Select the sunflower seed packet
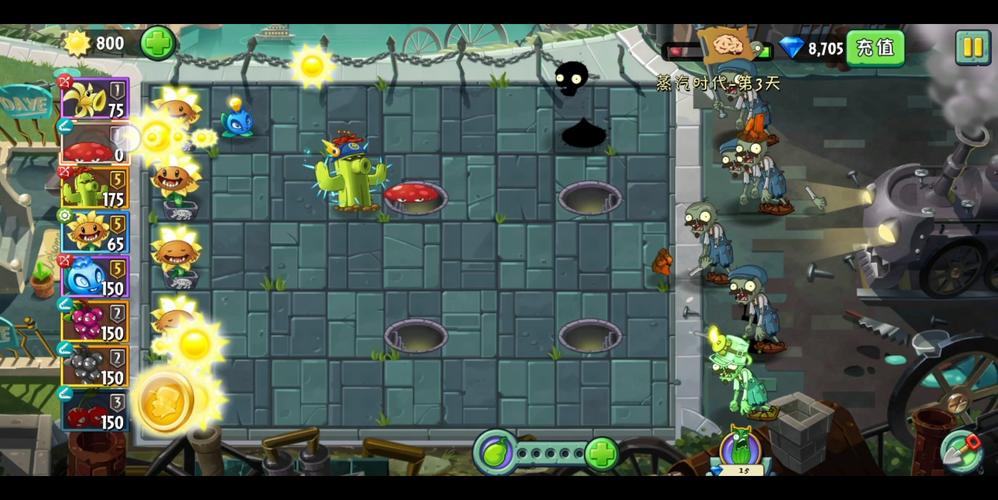 click(x=95, y=231)
